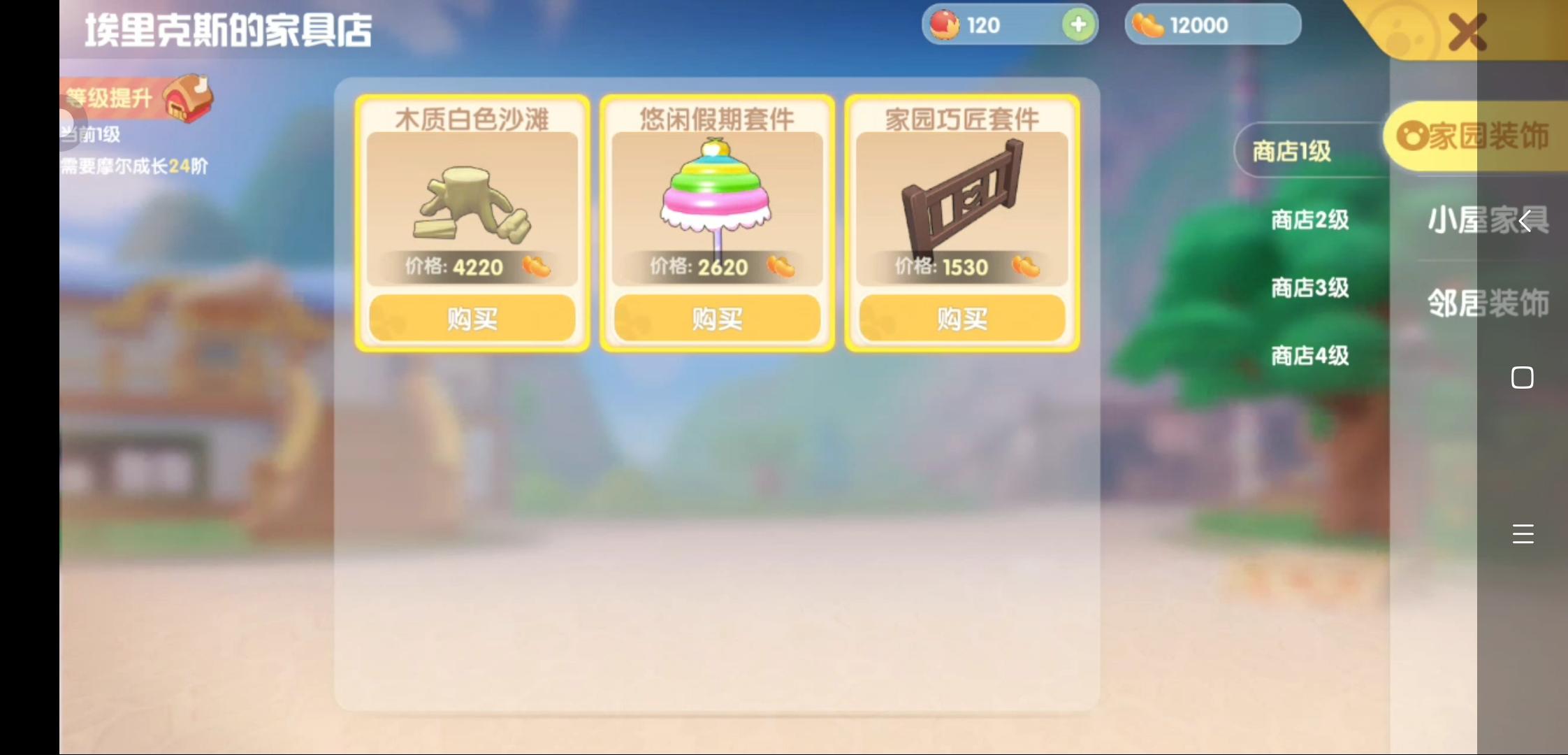Click the coin icon beside the 1530 price
Image resolution: width=1568 pixels, height=755 pixels.
point(1024,266)
